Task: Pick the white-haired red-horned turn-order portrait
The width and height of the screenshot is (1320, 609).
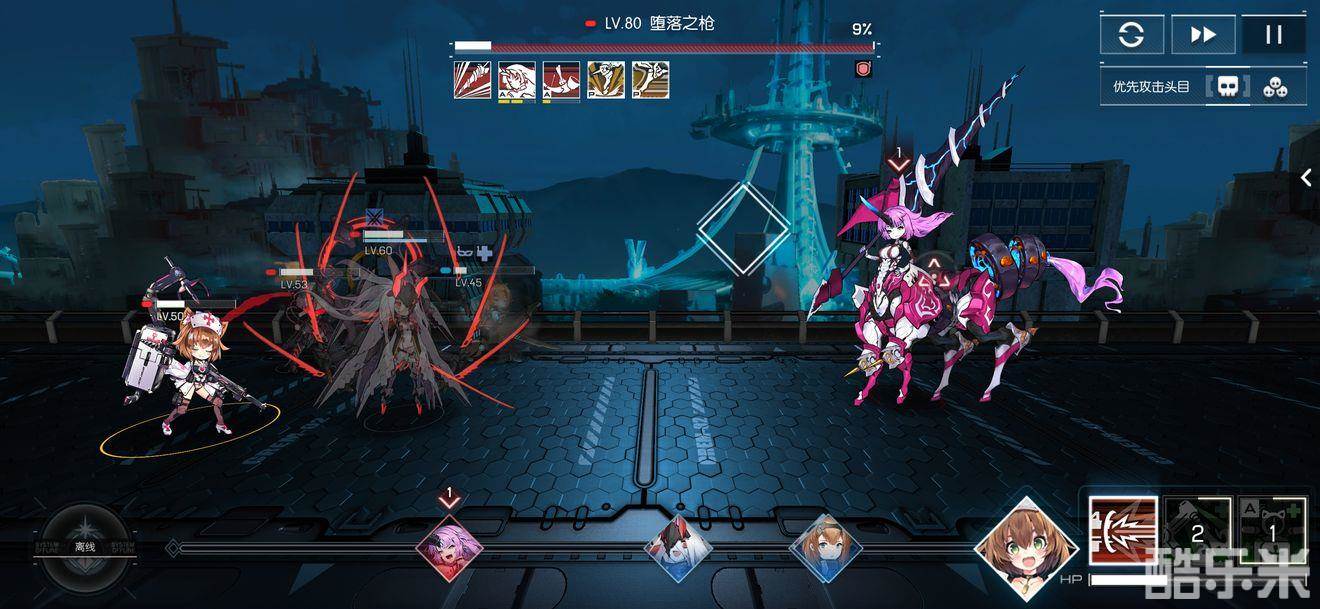Action: pos(677,548)
